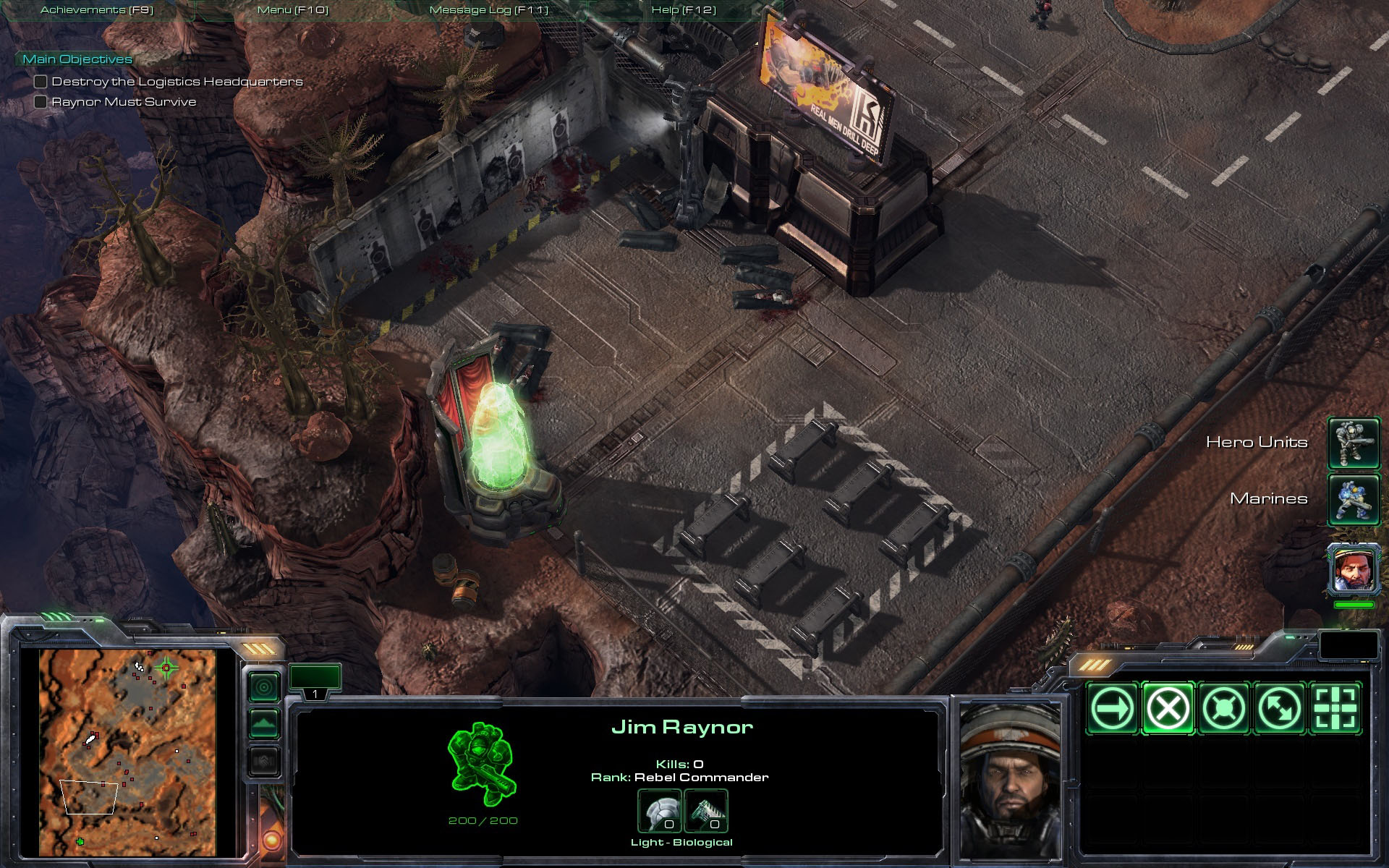Collapse the Main Objectives header
Viewport: 1389px width, 868px height.
tap(77, 59)
